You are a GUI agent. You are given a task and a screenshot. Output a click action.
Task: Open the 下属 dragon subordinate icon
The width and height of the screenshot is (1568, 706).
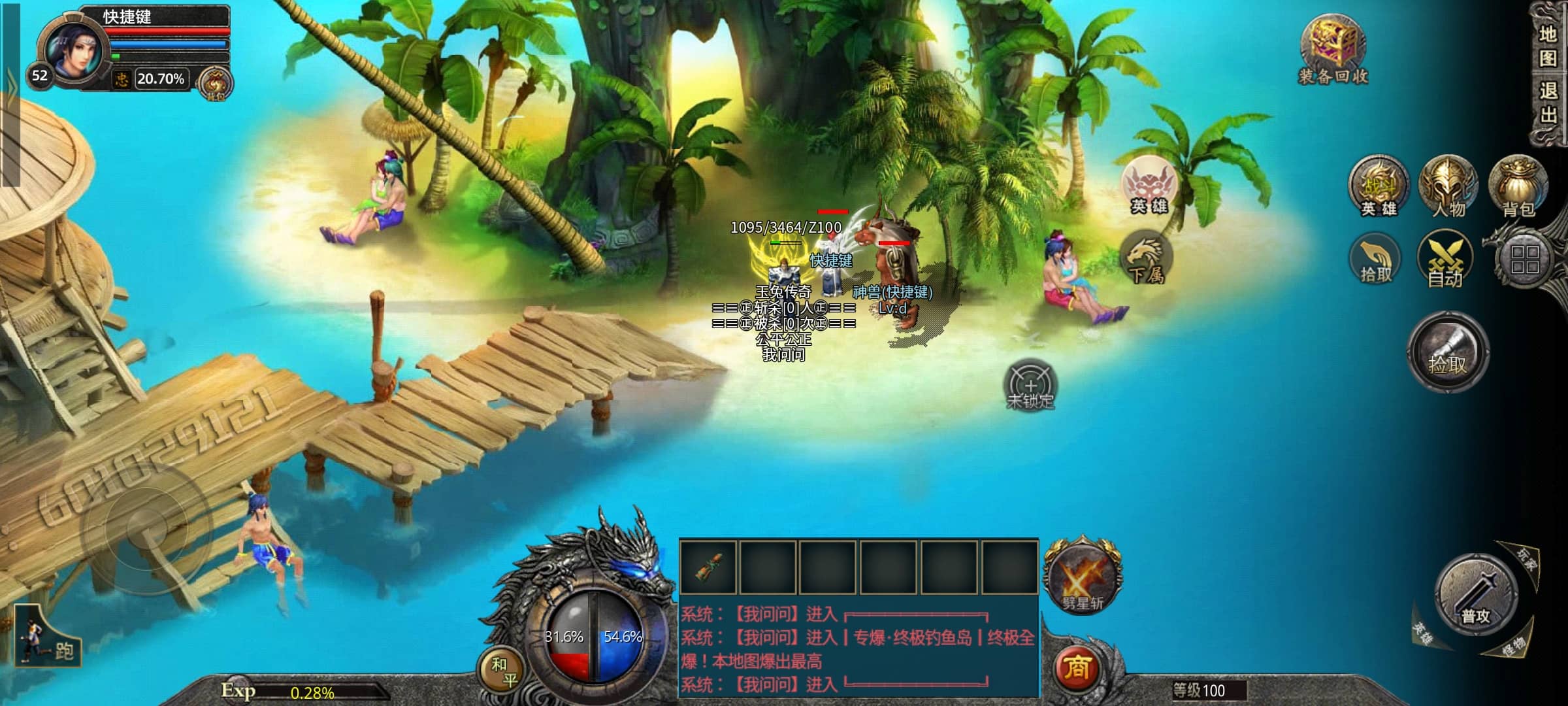click(1146, 259)
